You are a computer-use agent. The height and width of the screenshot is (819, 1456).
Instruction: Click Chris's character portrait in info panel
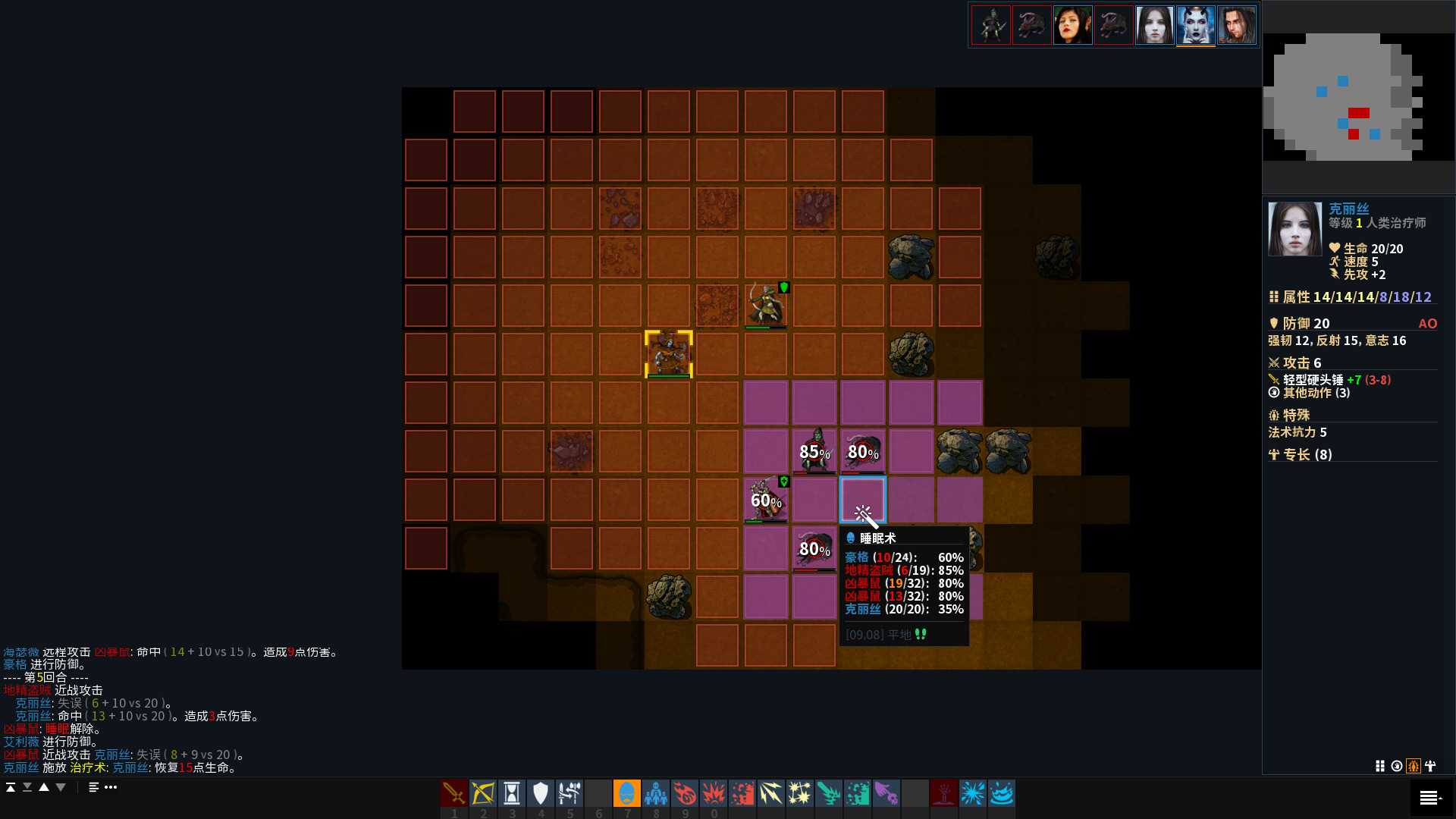[1294, 229]
